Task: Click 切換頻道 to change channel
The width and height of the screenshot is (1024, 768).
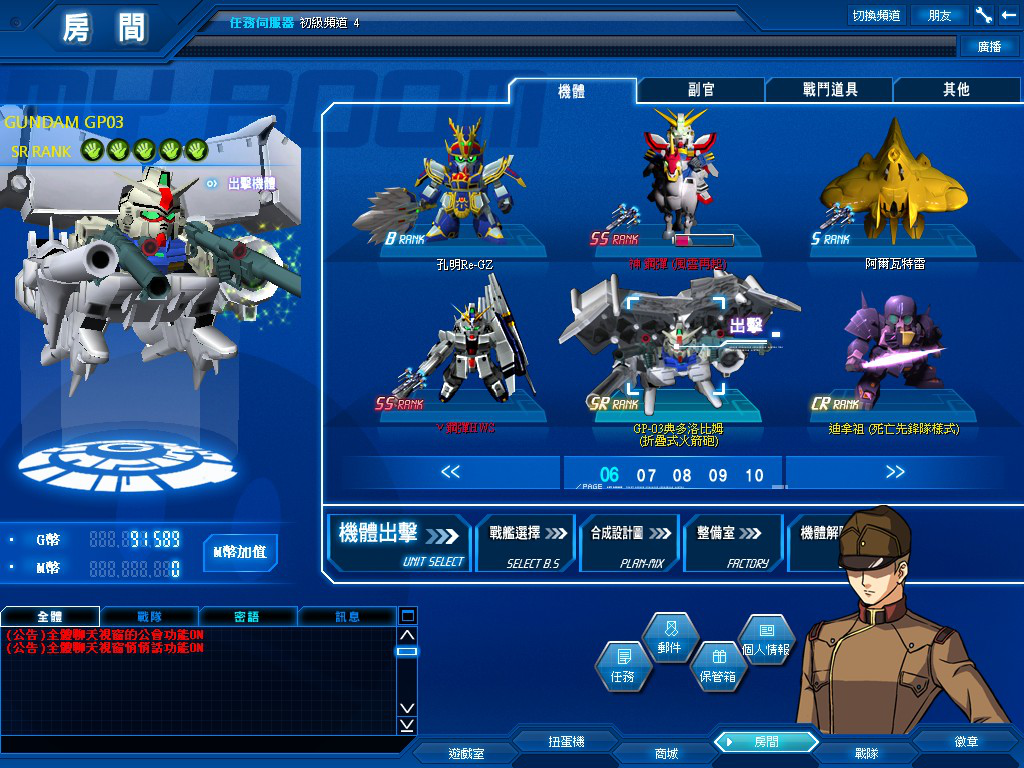Action: (876, 15)
